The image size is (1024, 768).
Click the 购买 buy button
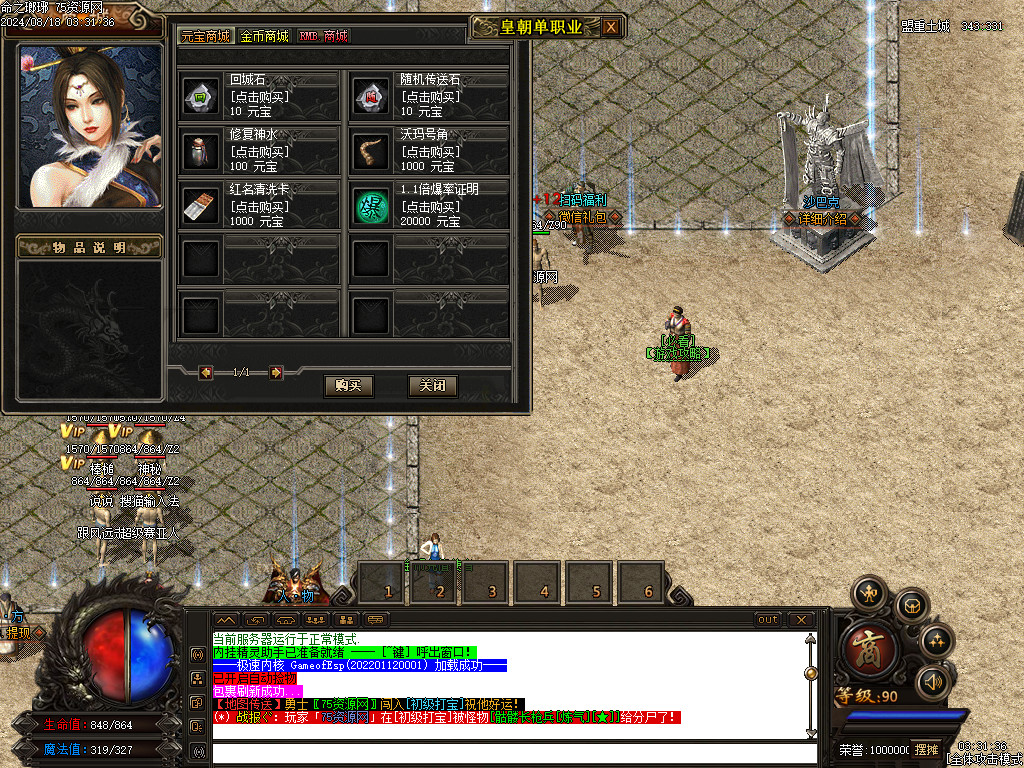tap(348, 385)
